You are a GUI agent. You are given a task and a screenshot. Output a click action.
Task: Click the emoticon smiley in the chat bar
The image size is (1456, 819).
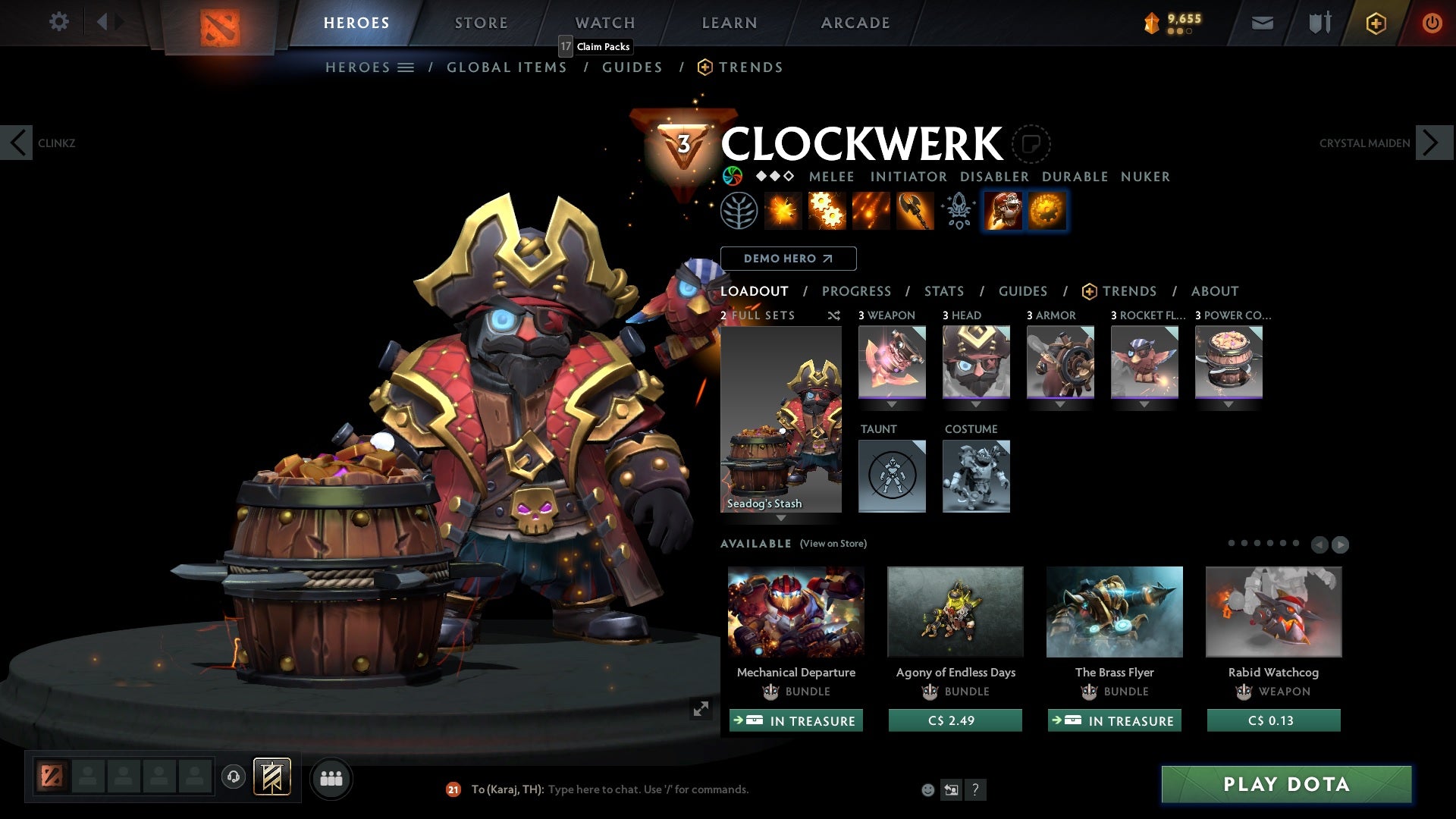pos(927,789)
